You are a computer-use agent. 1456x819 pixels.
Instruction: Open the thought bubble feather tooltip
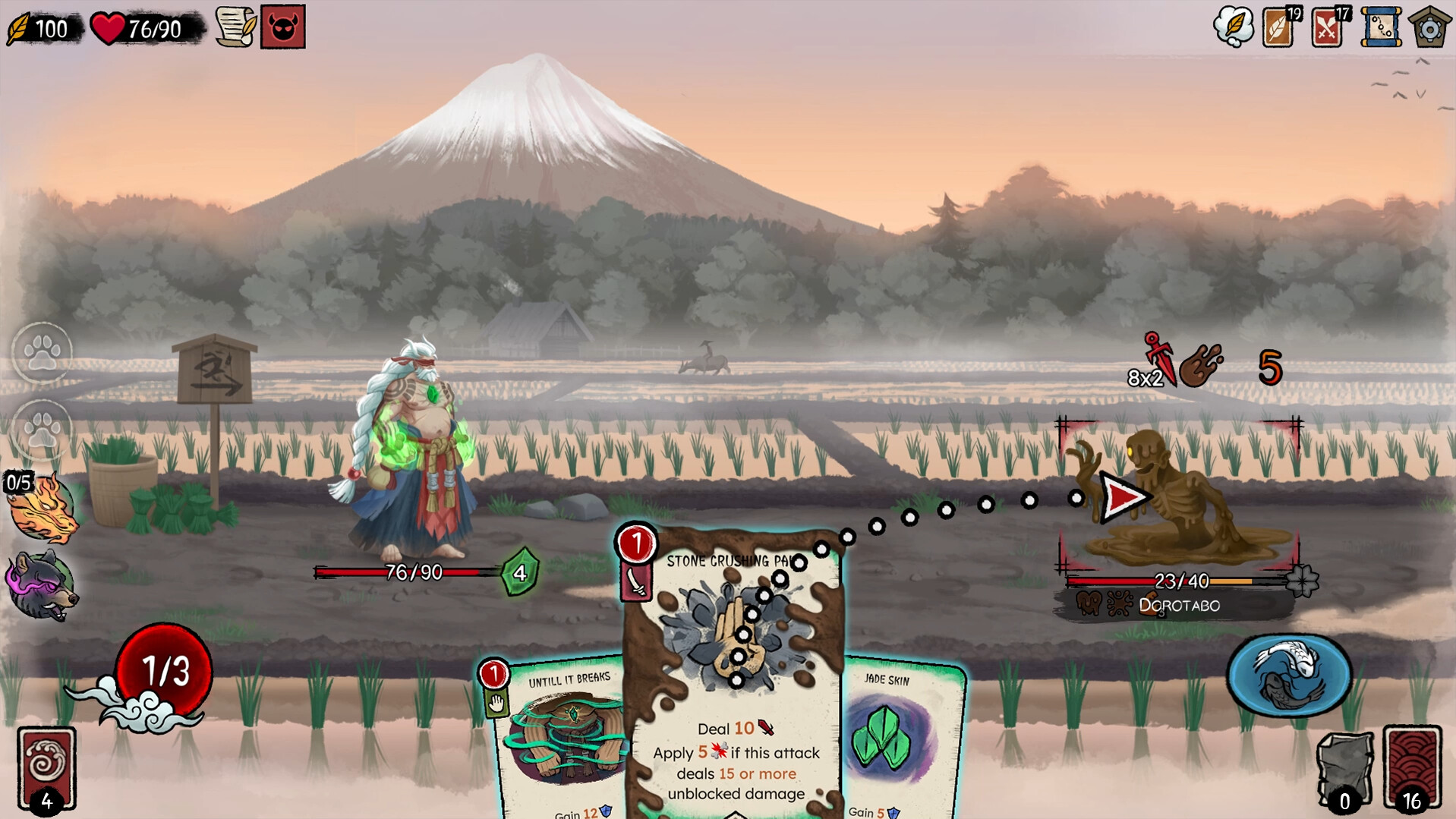coord(1233,24)
